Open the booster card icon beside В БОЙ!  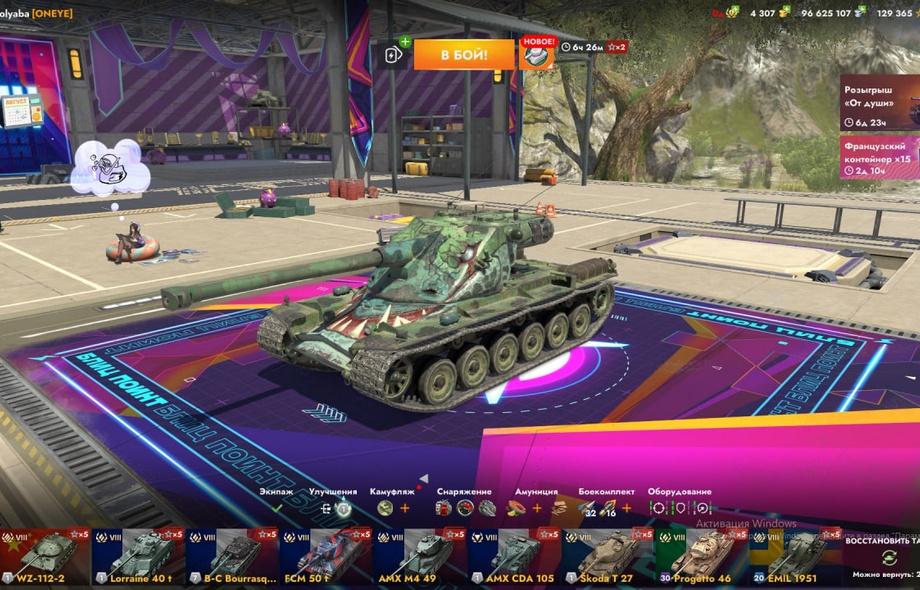tap(395, 55)
